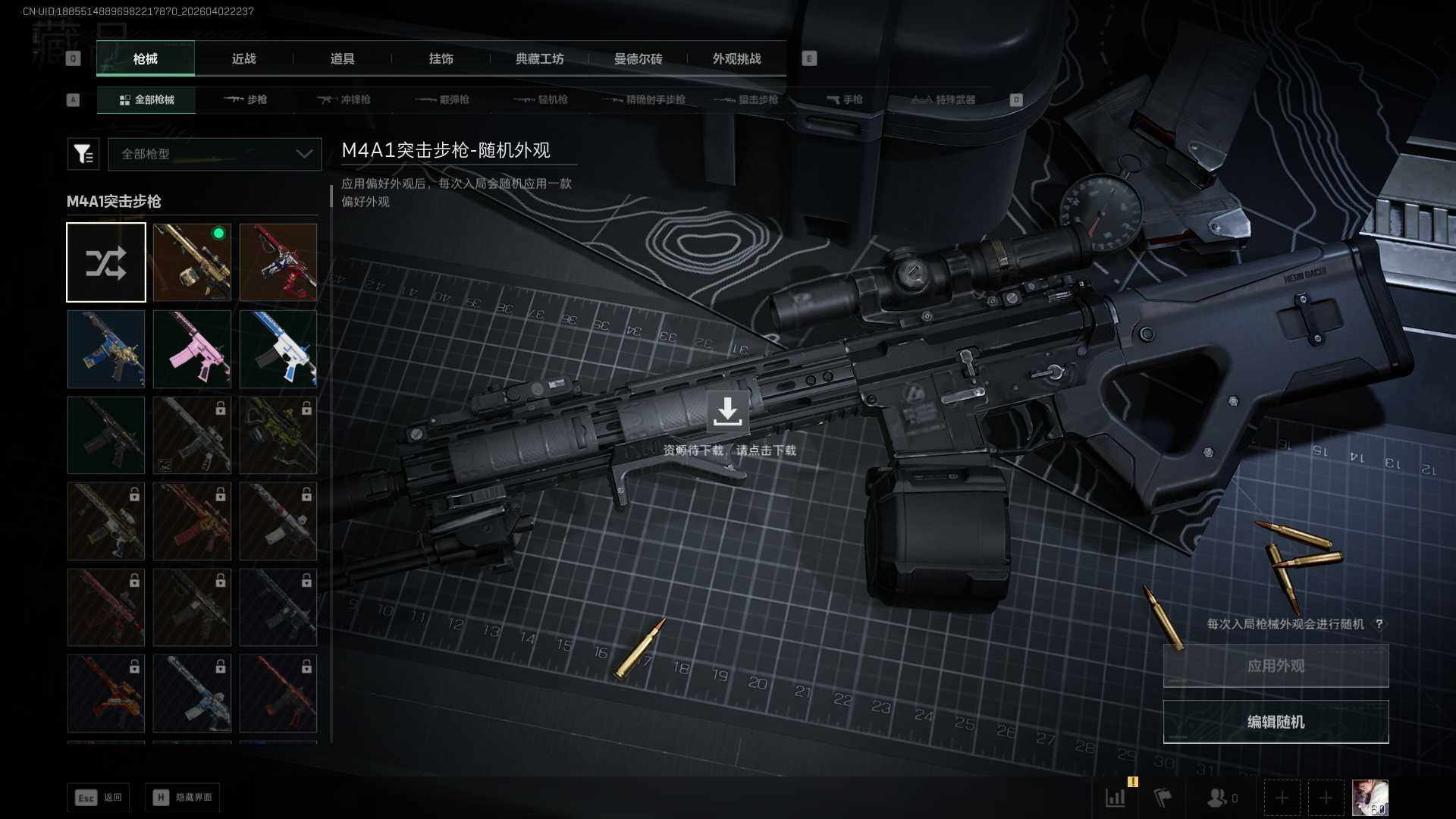Select the 挂饰 charms tab
Screen dimensions: 1456x819
tap(441, 59)
